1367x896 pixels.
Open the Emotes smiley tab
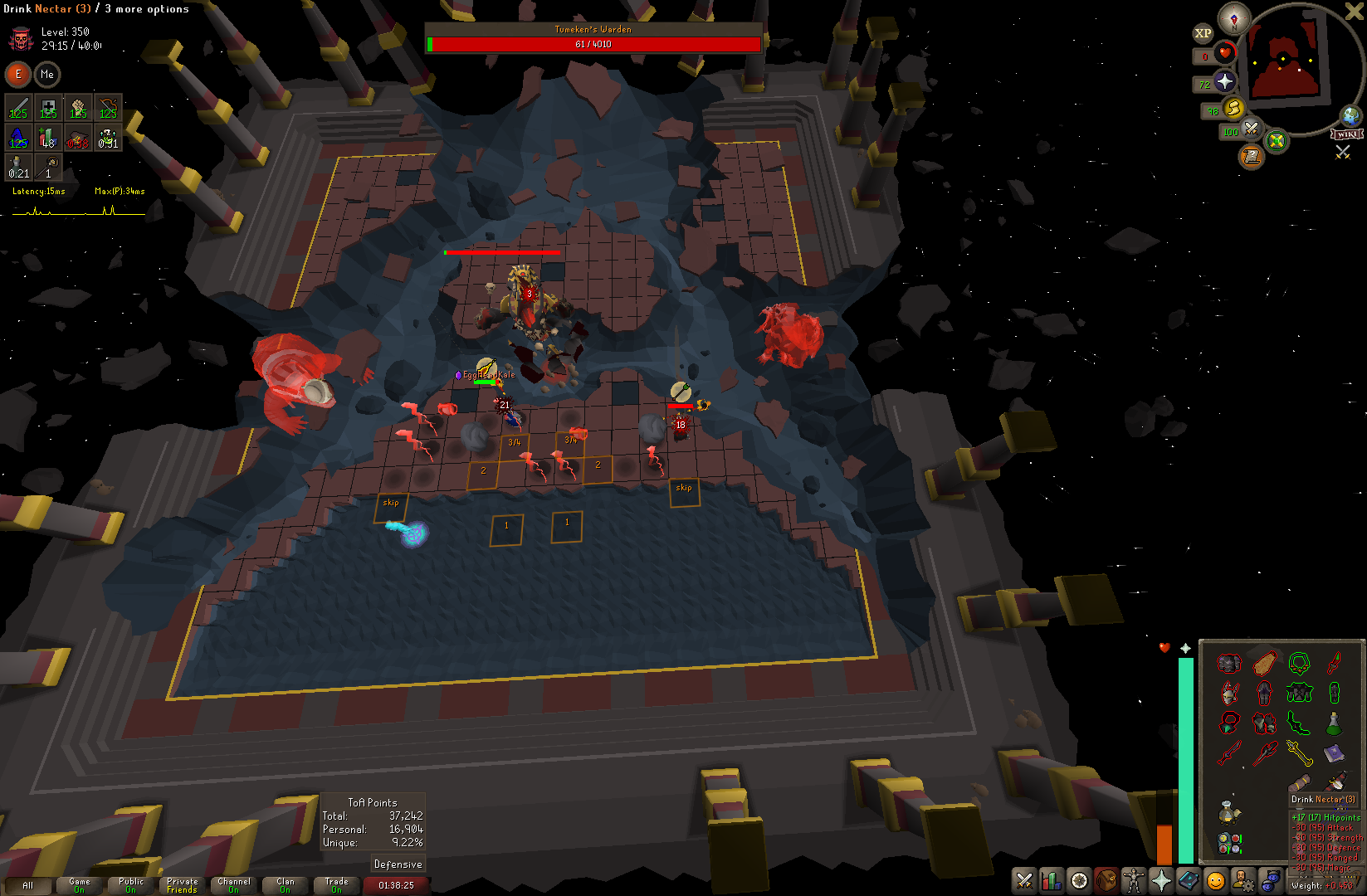(x=1216, y=880)
